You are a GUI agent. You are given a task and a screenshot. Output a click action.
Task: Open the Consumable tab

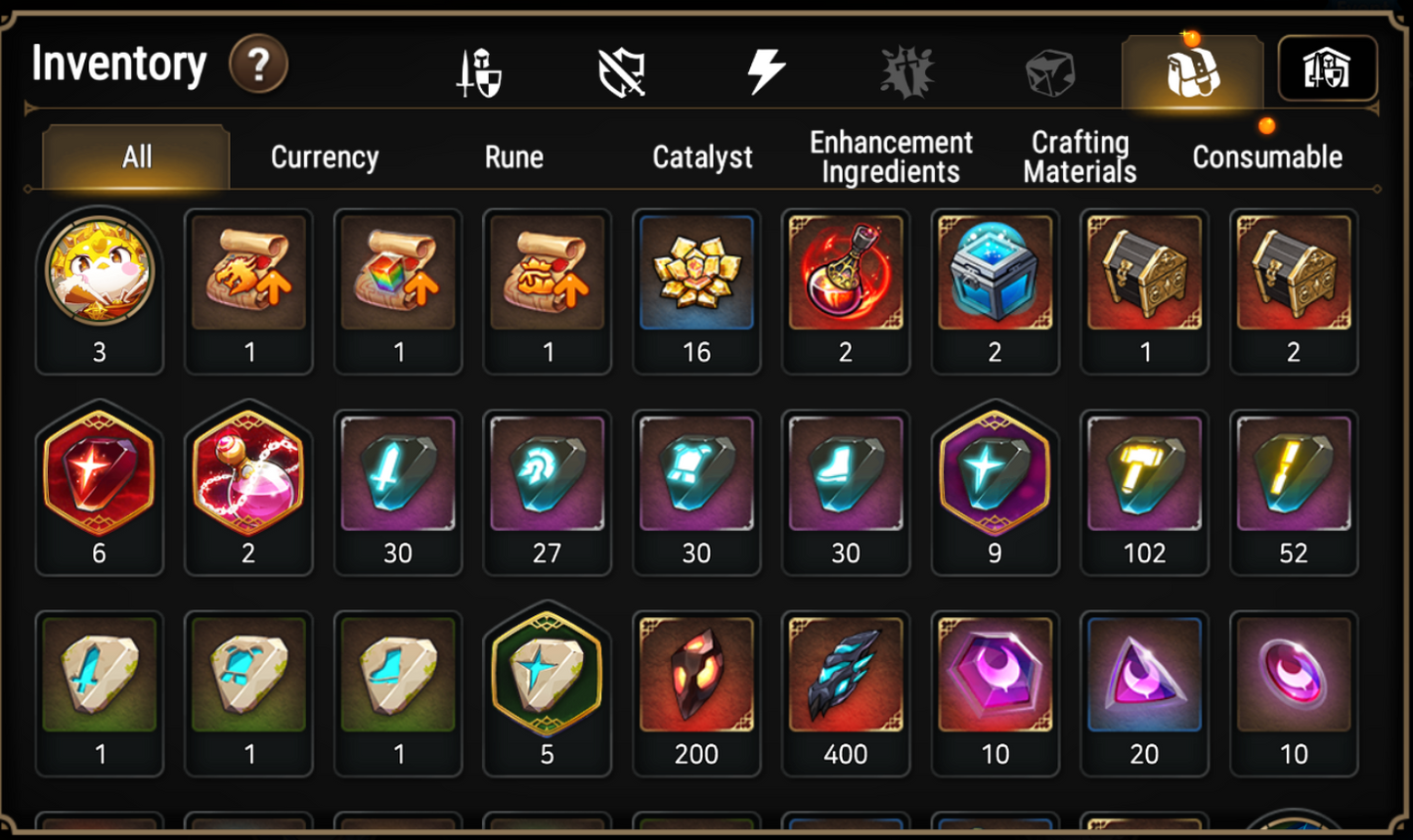[1267, 157]
